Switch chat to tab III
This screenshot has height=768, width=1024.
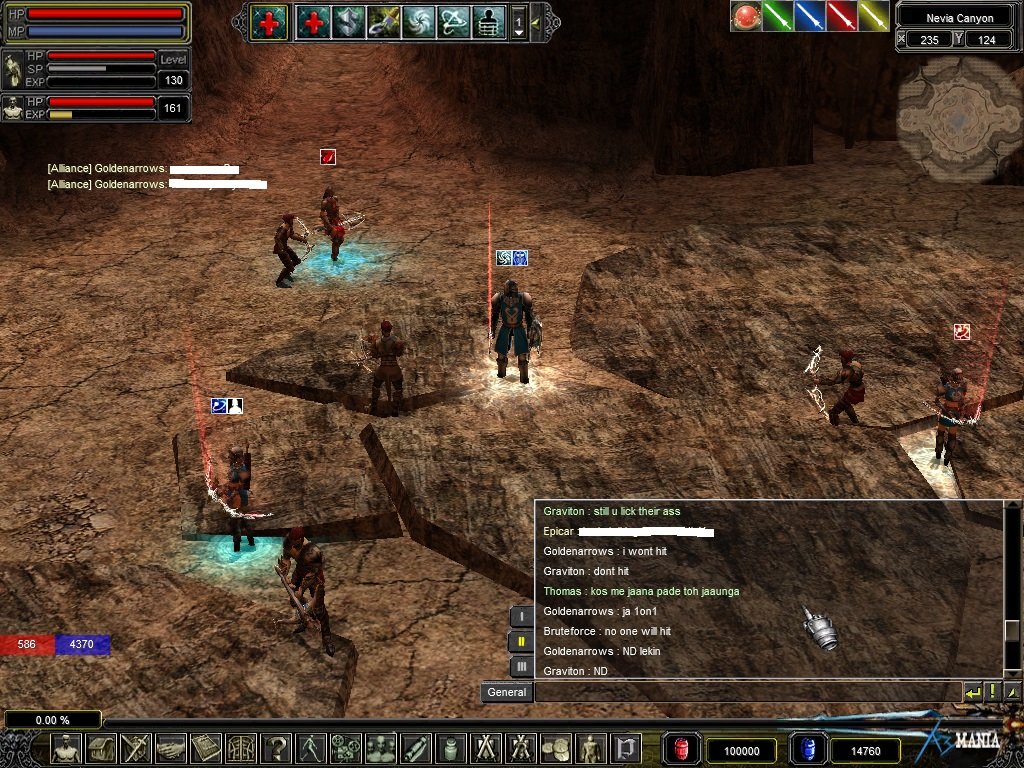coord(521,666)
